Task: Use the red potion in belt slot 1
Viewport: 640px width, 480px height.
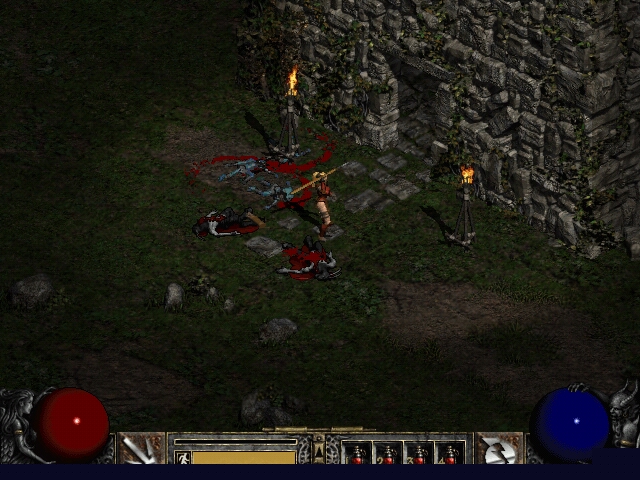Action: (x=357, y=453)
